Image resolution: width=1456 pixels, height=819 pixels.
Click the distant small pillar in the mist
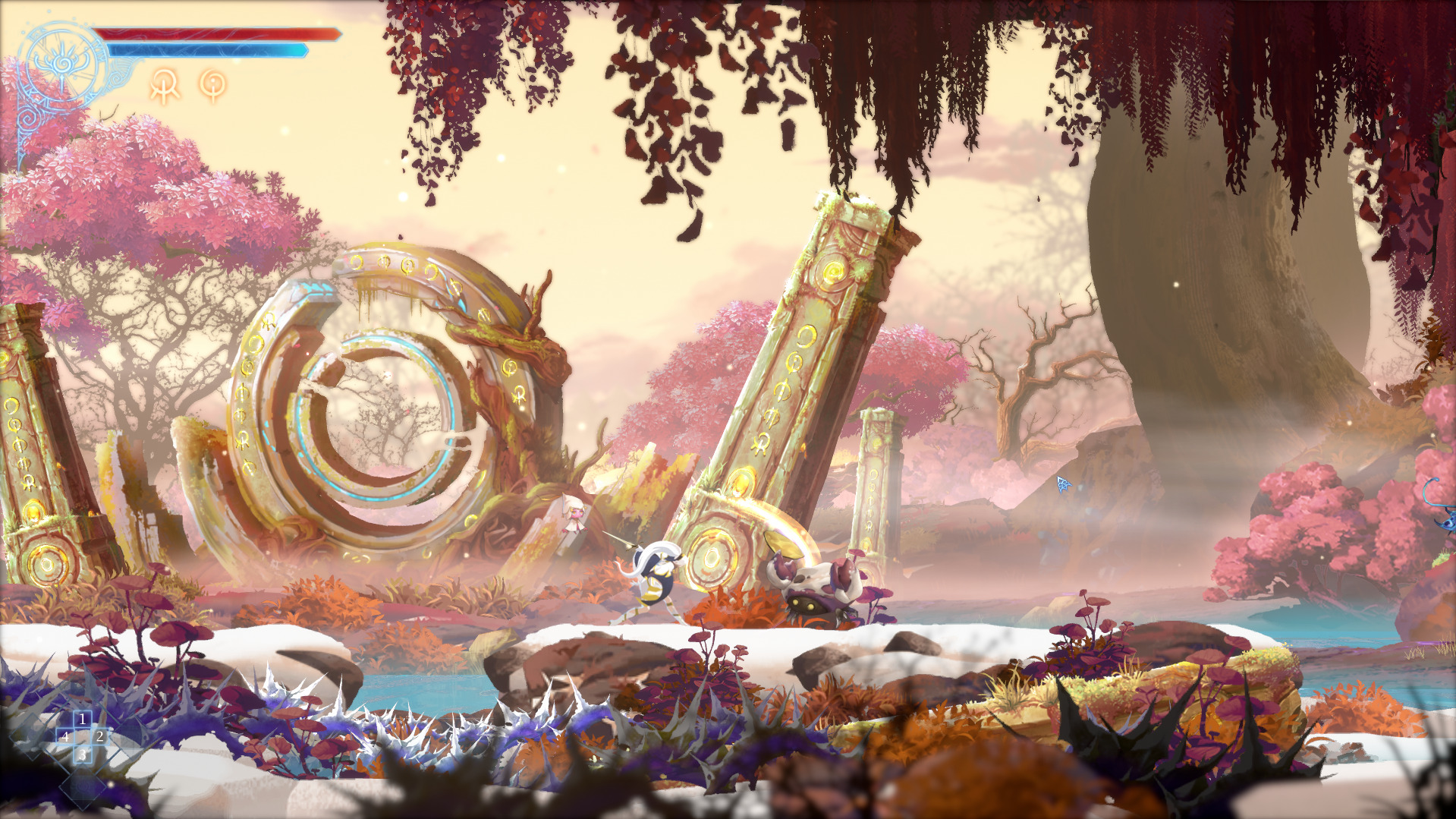coord(876,471)
